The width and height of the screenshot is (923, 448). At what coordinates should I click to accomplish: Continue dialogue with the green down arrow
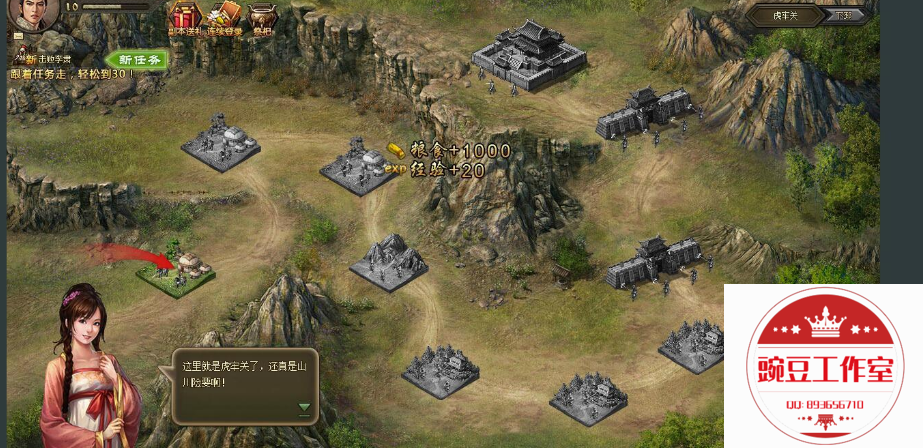click(304, 408)
